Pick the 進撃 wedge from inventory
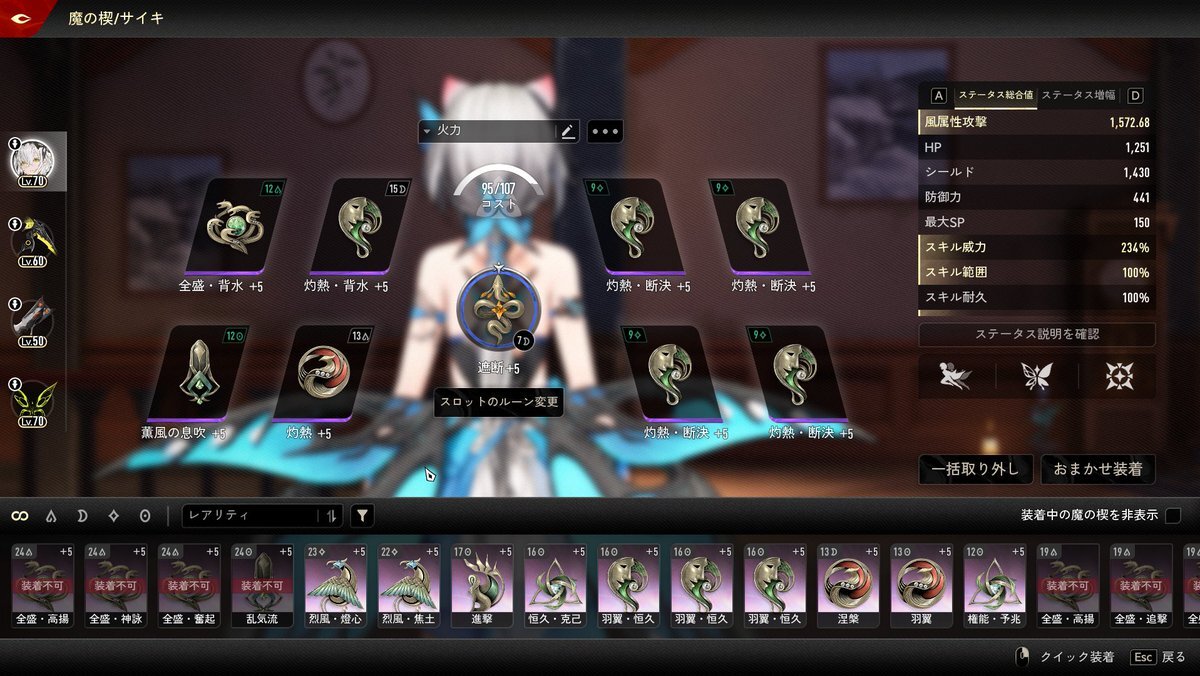 pyautogui.click(x=482, y=585)
